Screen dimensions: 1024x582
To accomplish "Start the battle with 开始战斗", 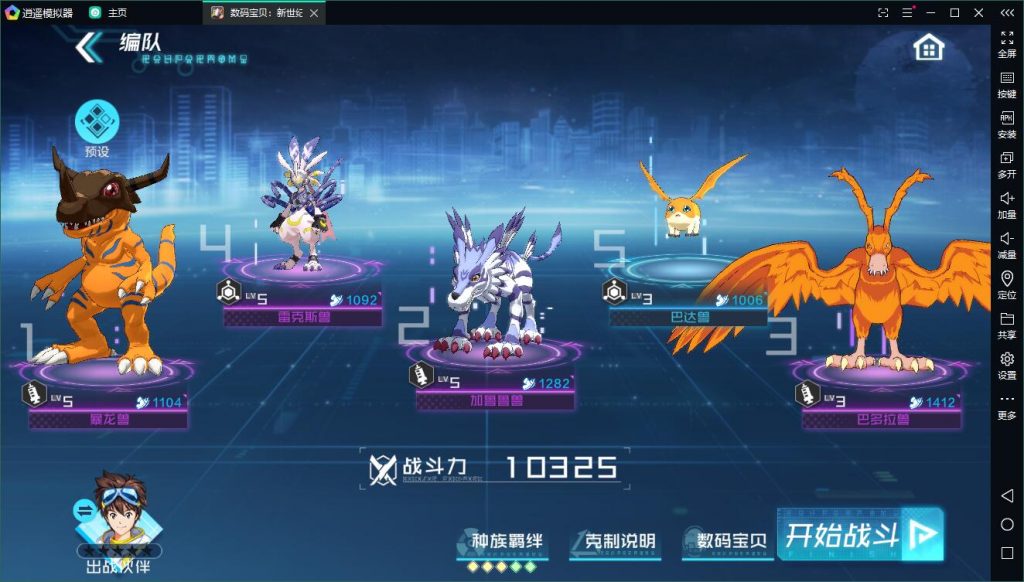I will [858, 534].
